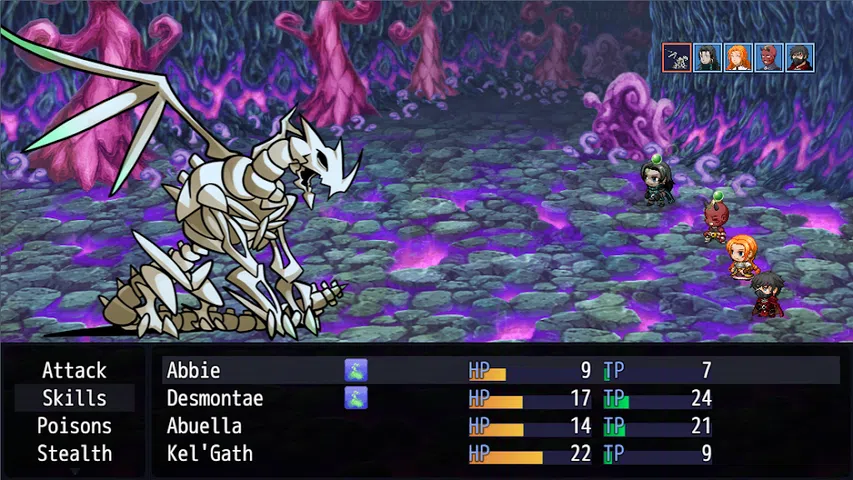Choose the Attack command
This screenshot has width=853, height=480.
[74, 371]
